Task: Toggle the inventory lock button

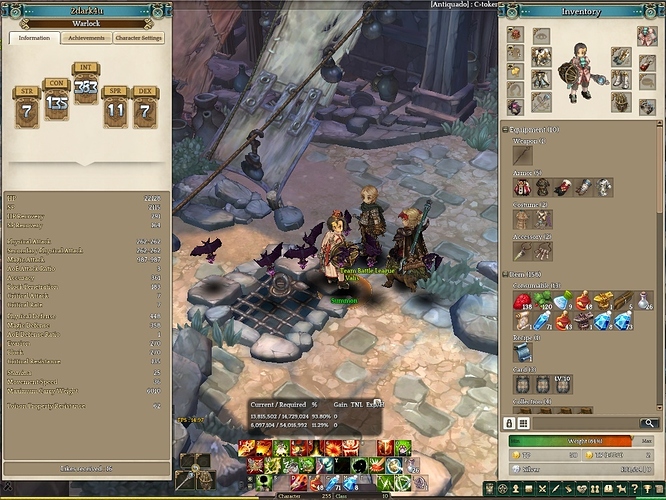Action: coord(509,423)
